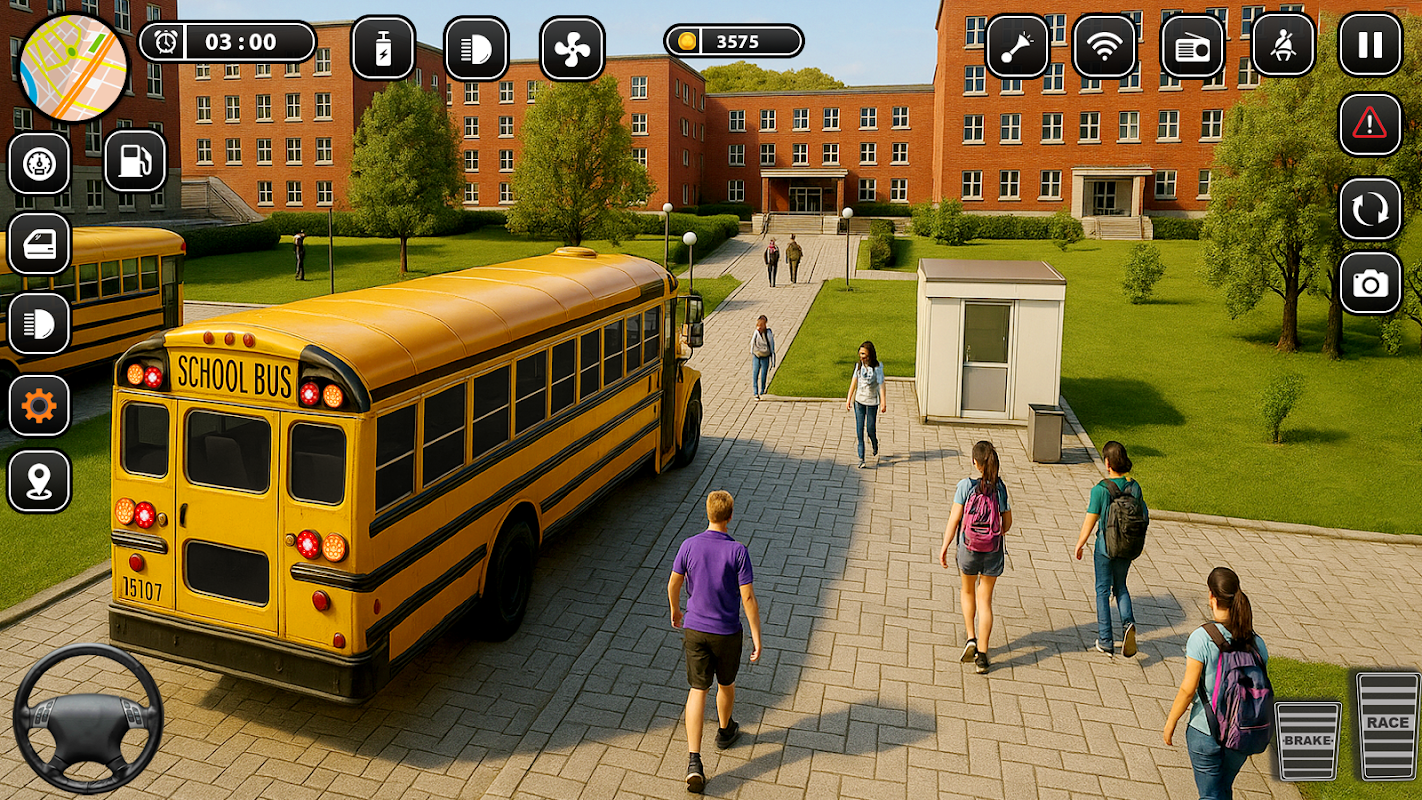Open the circular city minimap

point(73,68)
